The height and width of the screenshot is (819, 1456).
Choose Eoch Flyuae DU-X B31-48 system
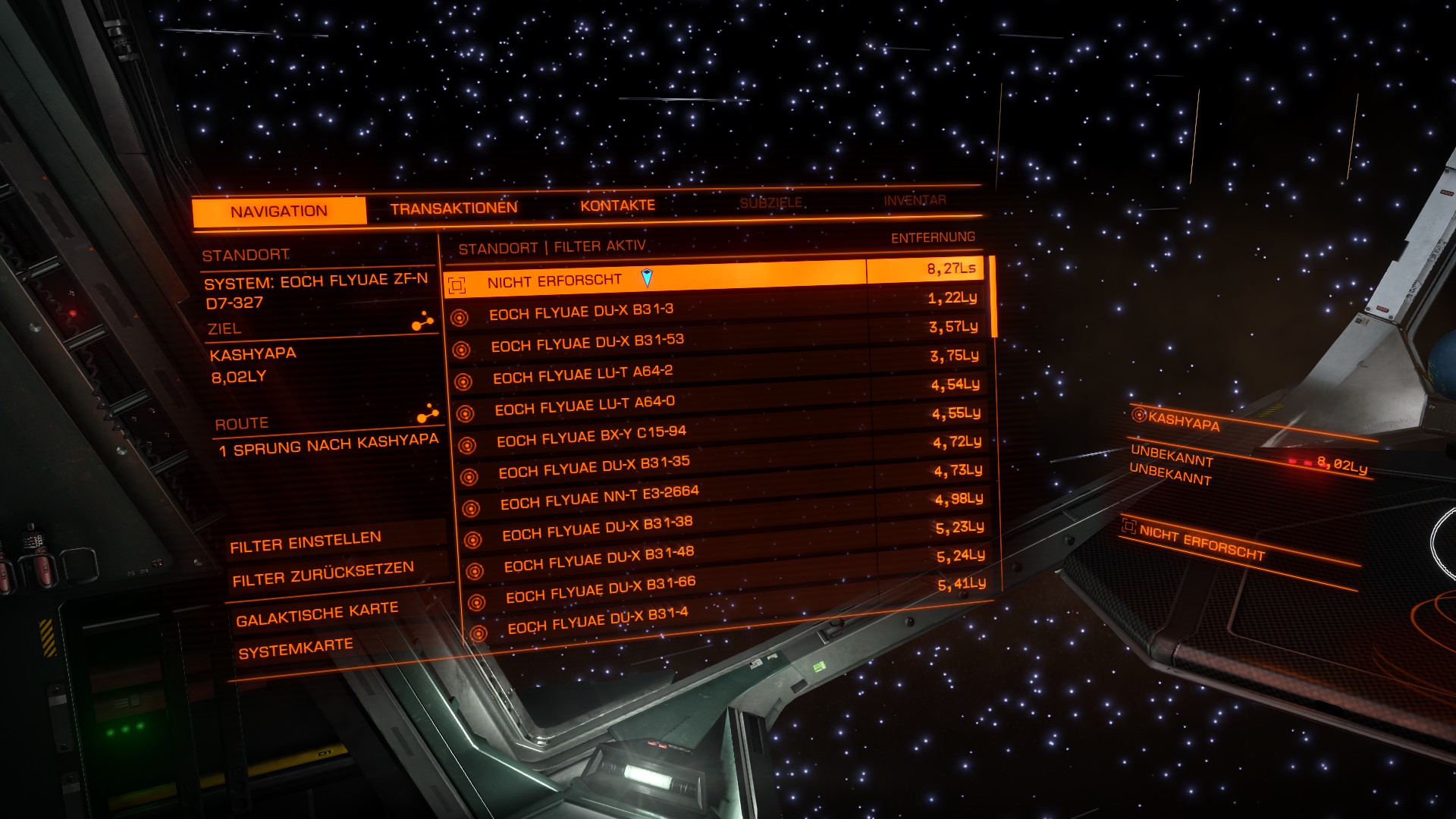(599, 558)
